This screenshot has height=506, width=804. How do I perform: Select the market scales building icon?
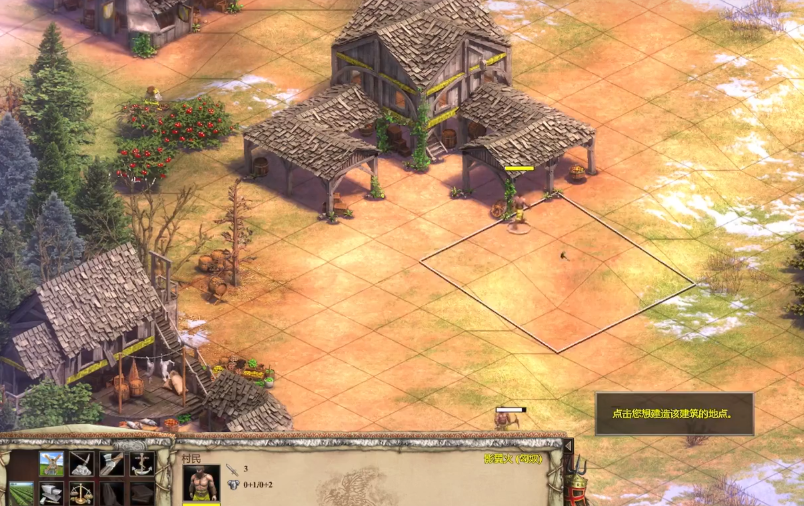[x=82, y=493]
